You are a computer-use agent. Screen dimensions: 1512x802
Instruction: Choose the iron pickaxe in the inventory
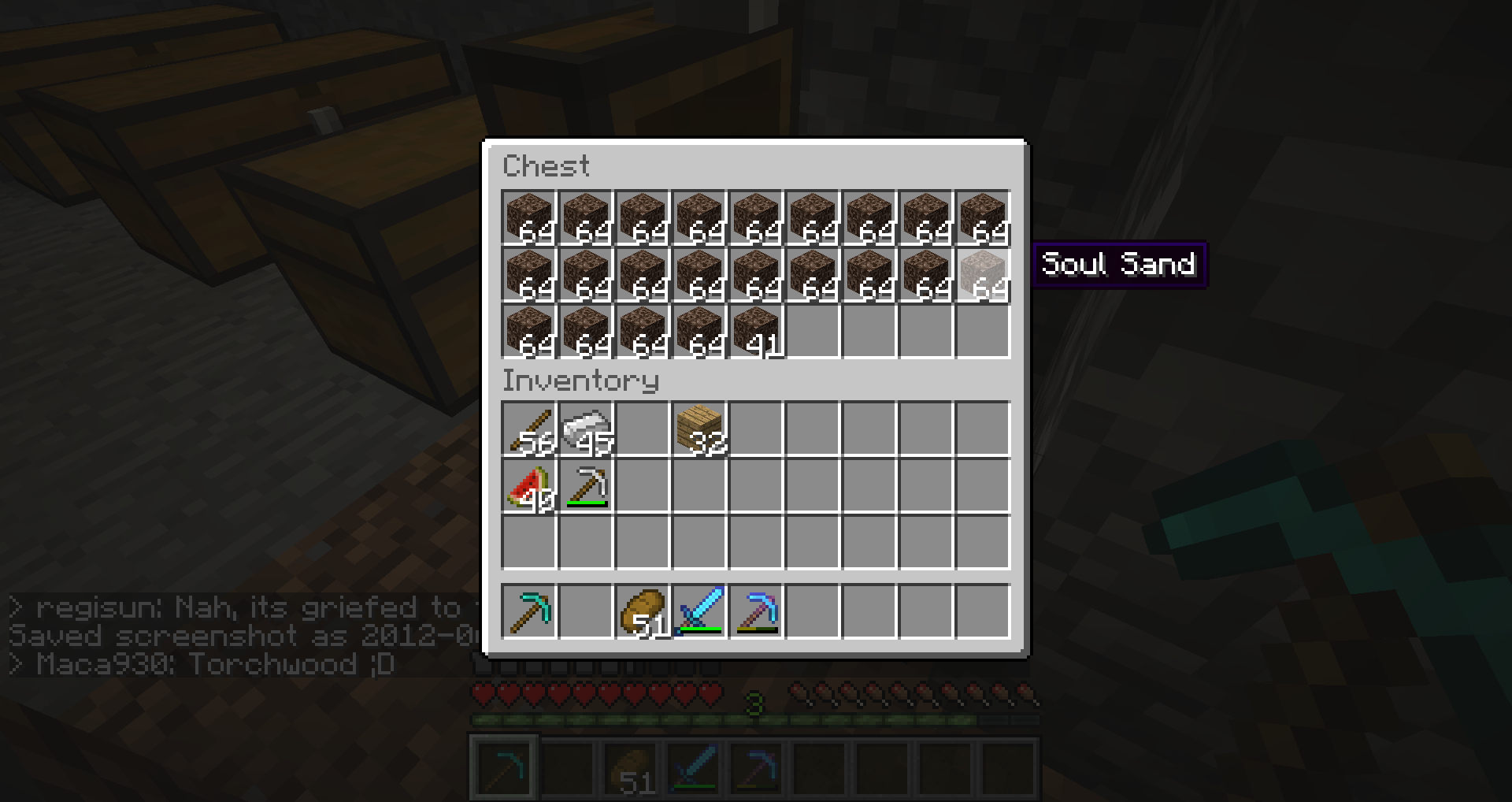pyautogui.click(x=586, y=486)
